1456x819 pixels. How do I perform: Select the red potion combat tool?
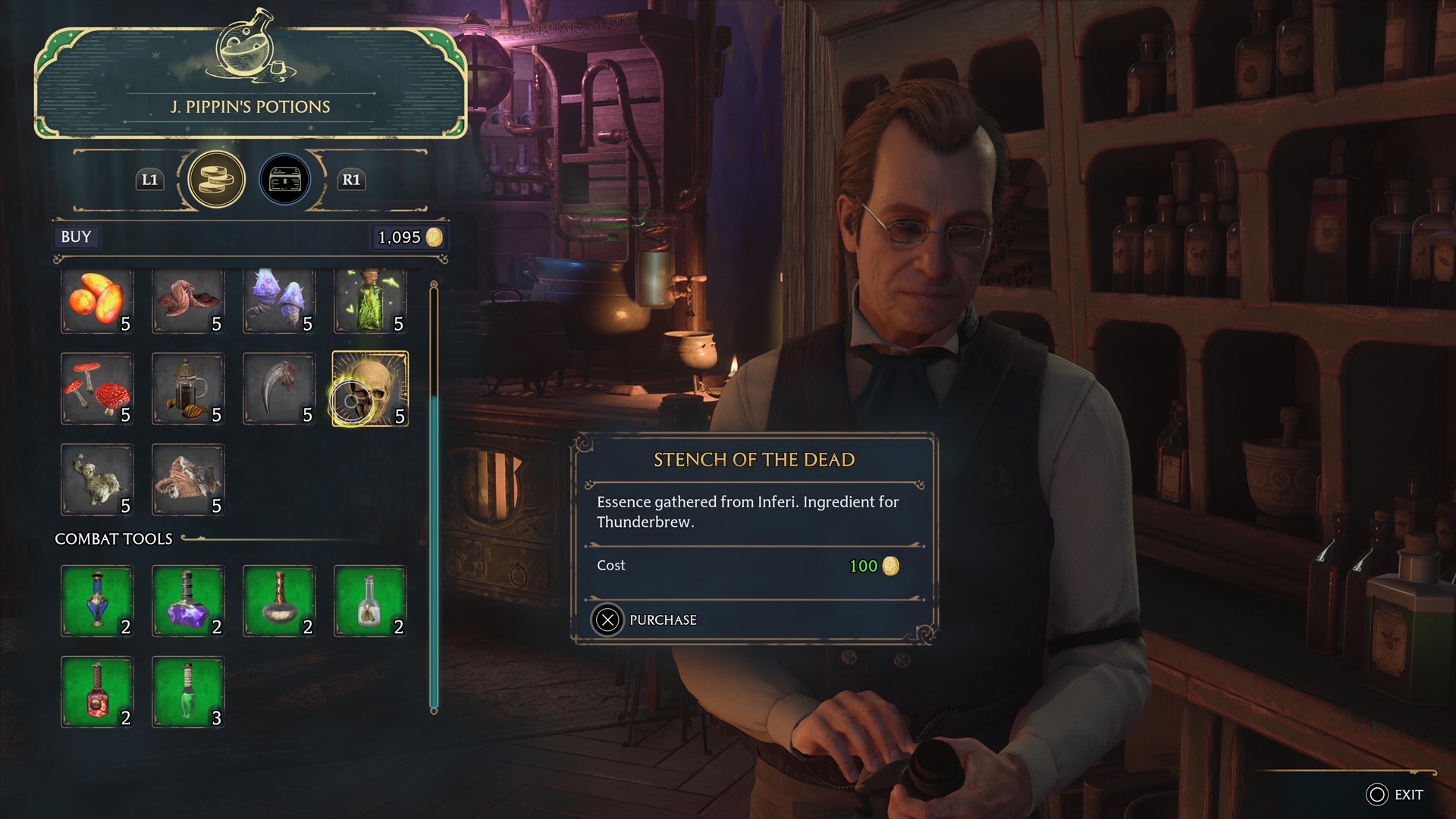[97, 692]
